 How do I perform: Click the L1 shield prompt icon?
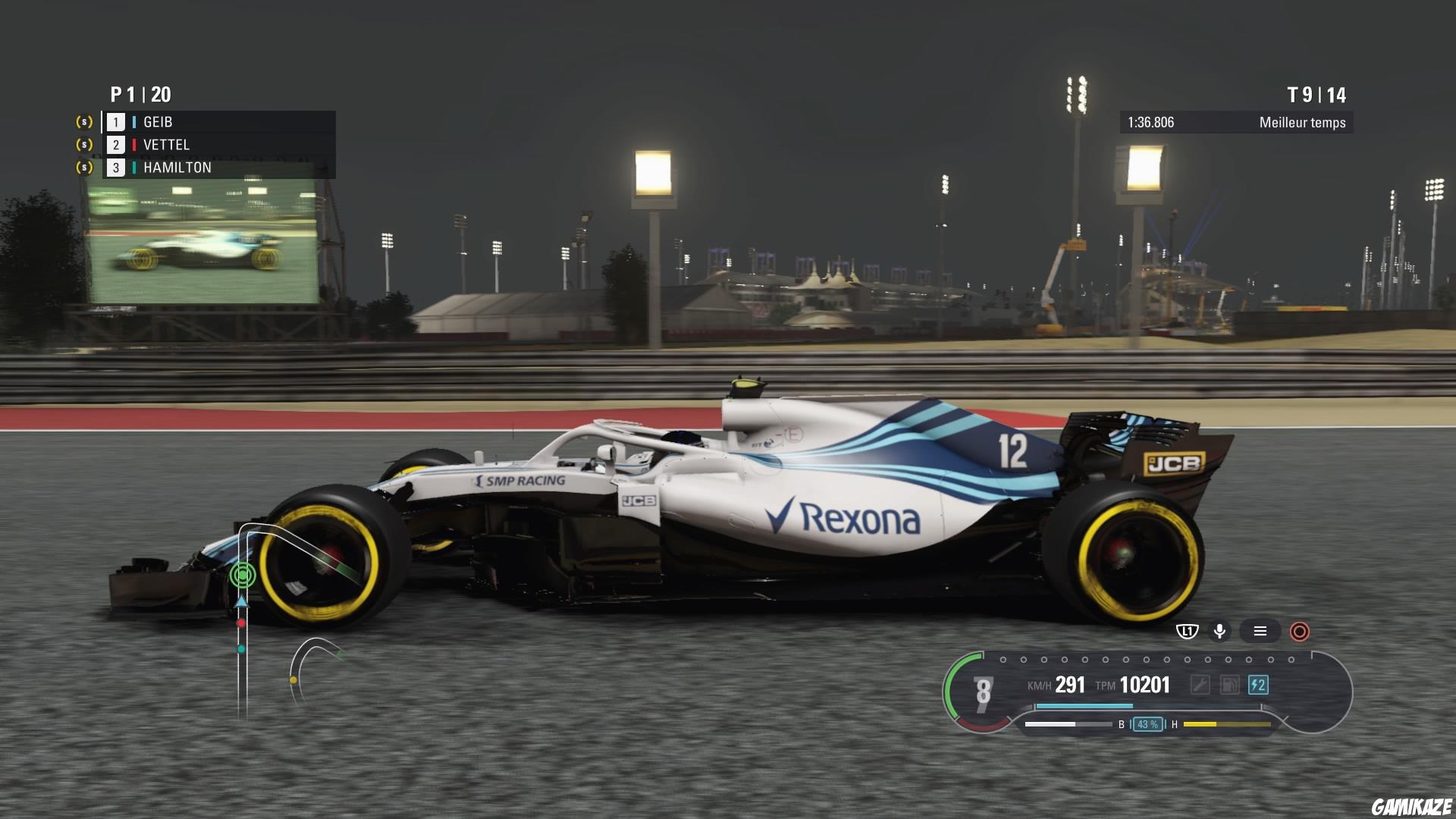coord(1187,631)
